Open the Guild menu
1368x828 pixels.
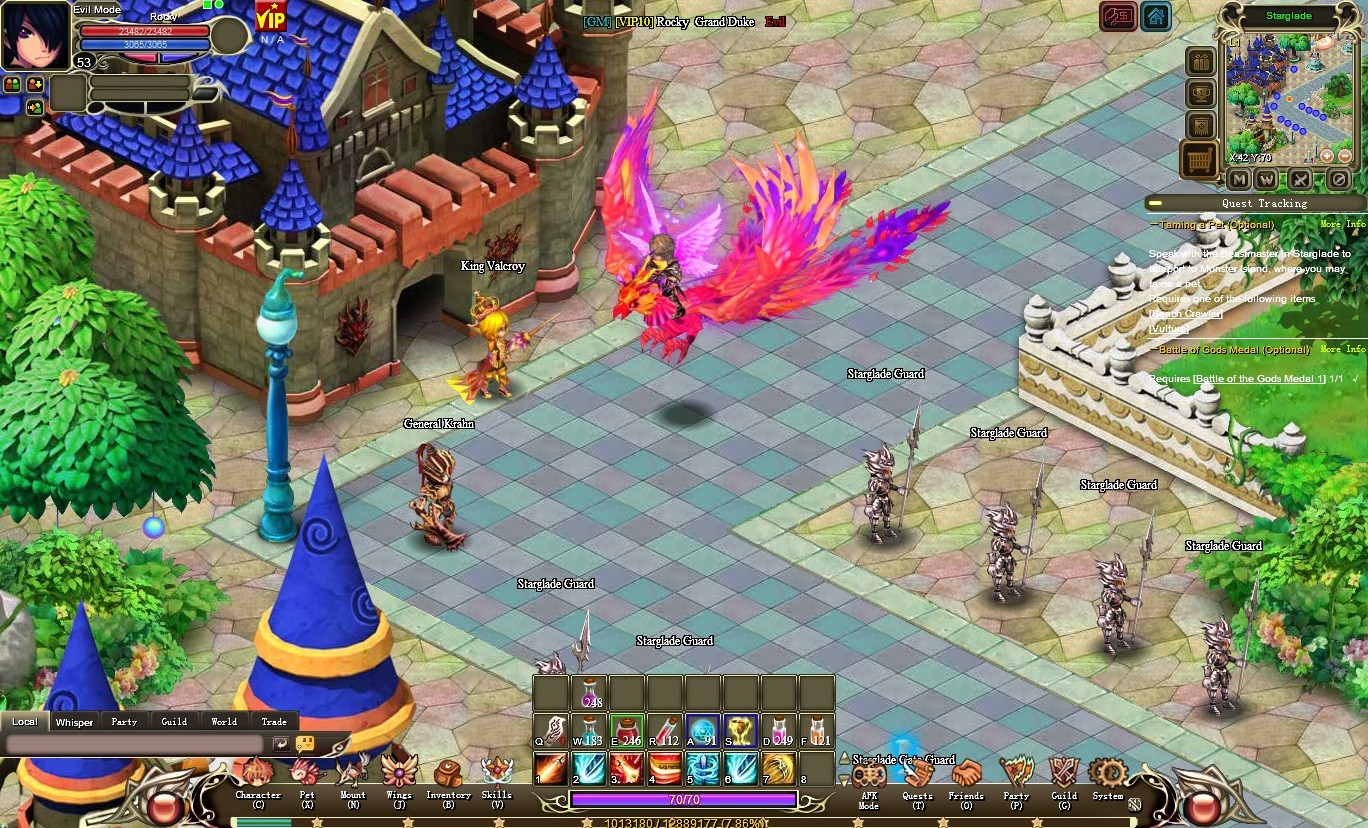(1063, 775)
